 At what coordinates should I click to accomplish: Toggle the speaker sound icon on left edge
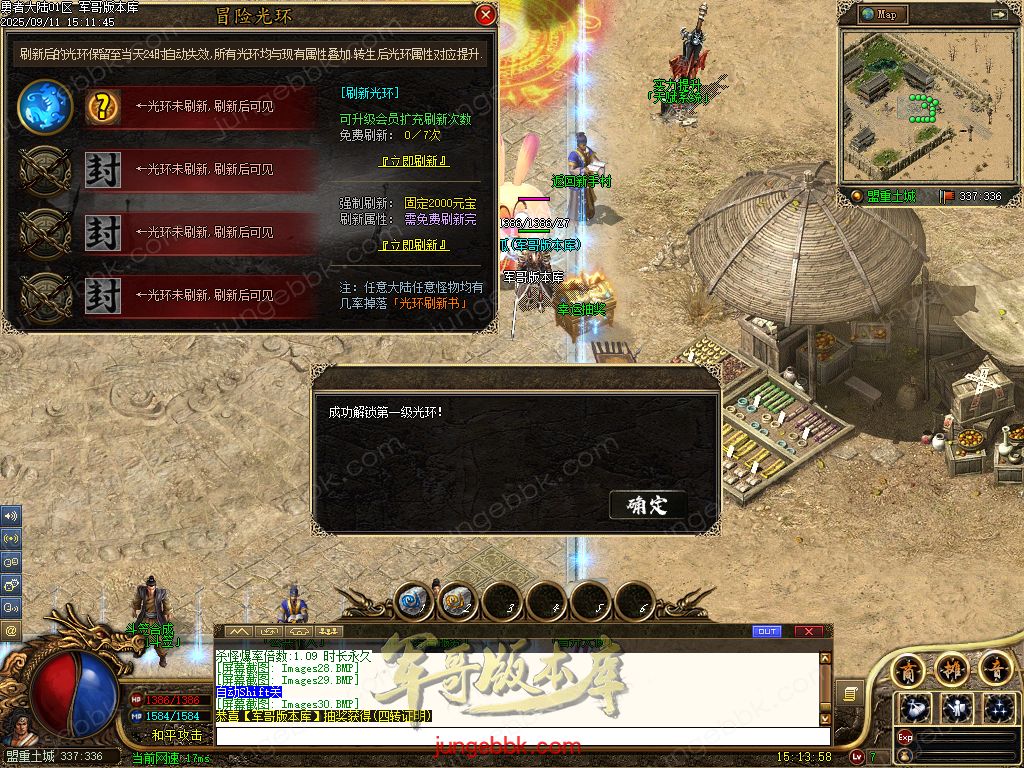tap(11, 516)
